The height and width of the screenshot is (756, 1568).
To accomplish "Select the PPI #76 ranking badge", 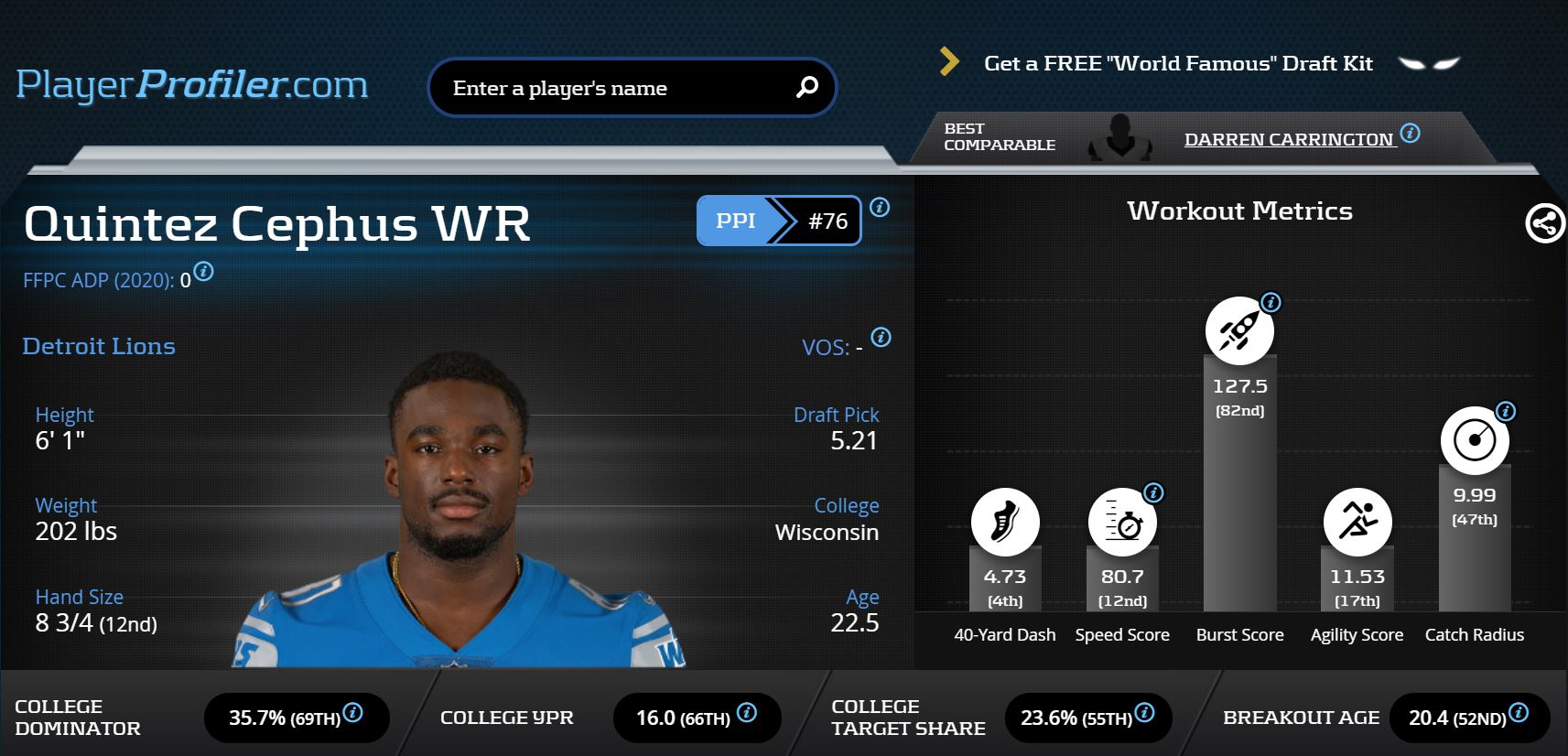I will (x=778, y=221).
